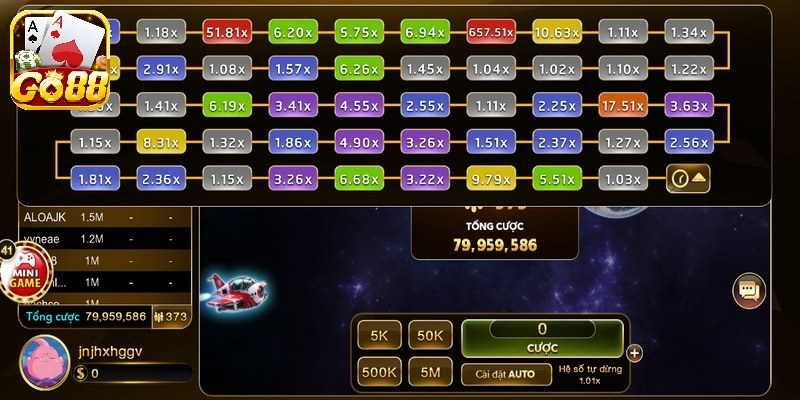Image resolution: width=800 pixels, height=400 pixels.
Task: Place bet with the green CƯỢC button
Action: coord(542,337)
